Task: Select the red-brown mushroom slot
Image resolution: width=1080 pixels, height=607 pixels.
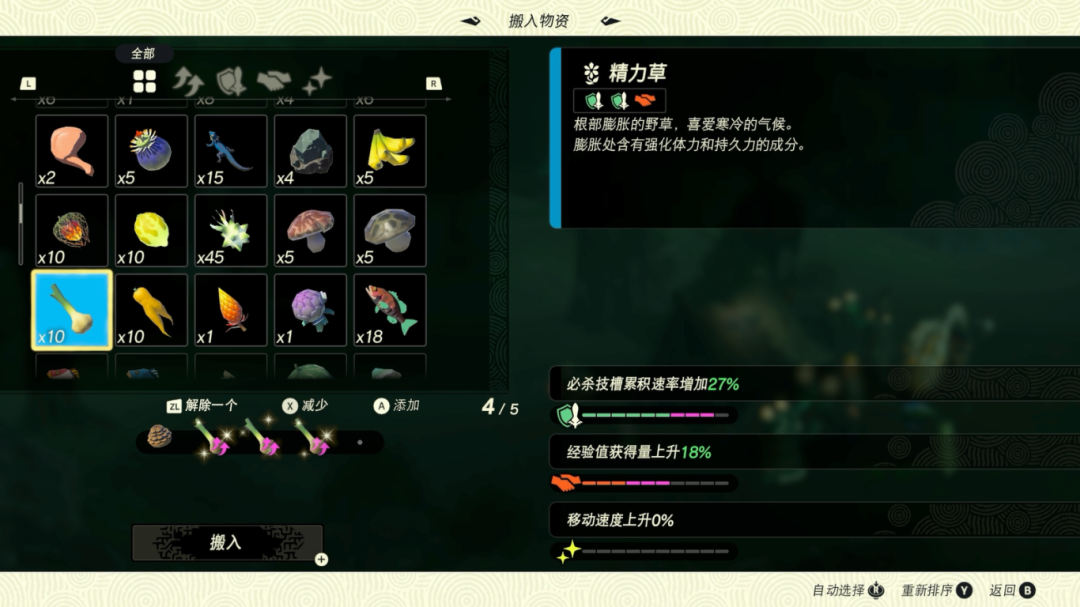Action: (310, 231)
